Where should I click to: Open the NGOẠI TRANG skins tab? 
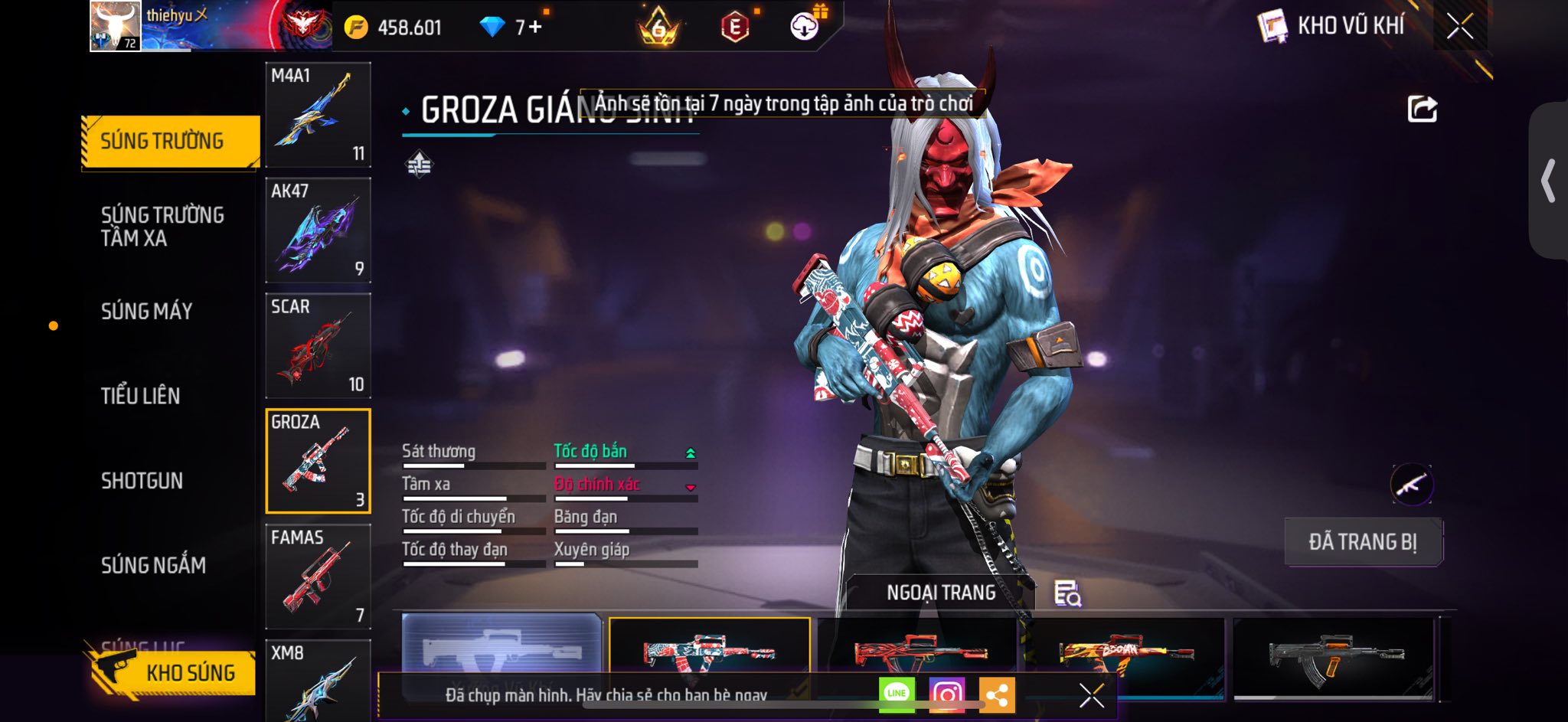coord(941,593)
